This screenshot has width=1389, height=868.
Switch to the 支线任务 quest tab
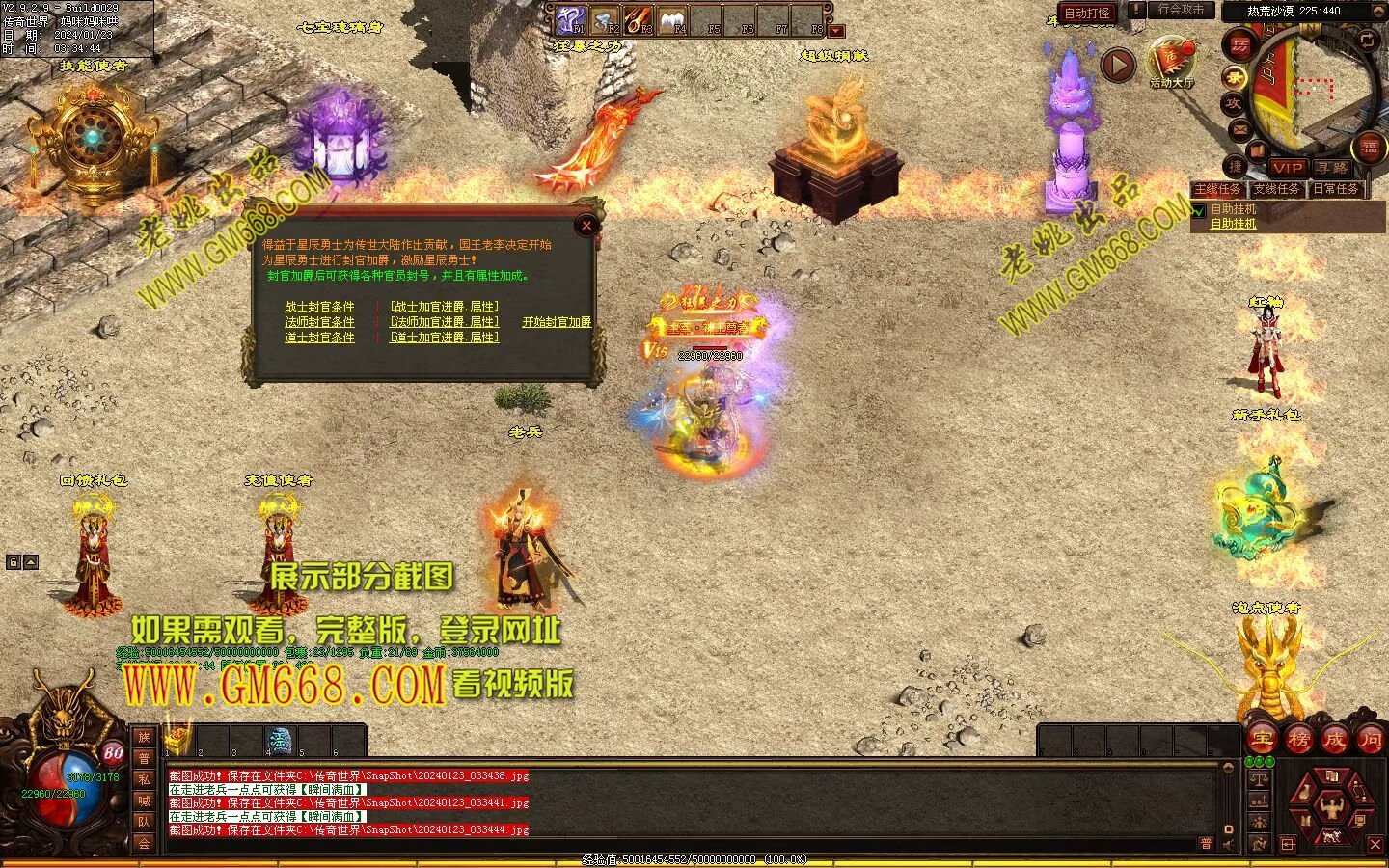tap(1277, 190)
